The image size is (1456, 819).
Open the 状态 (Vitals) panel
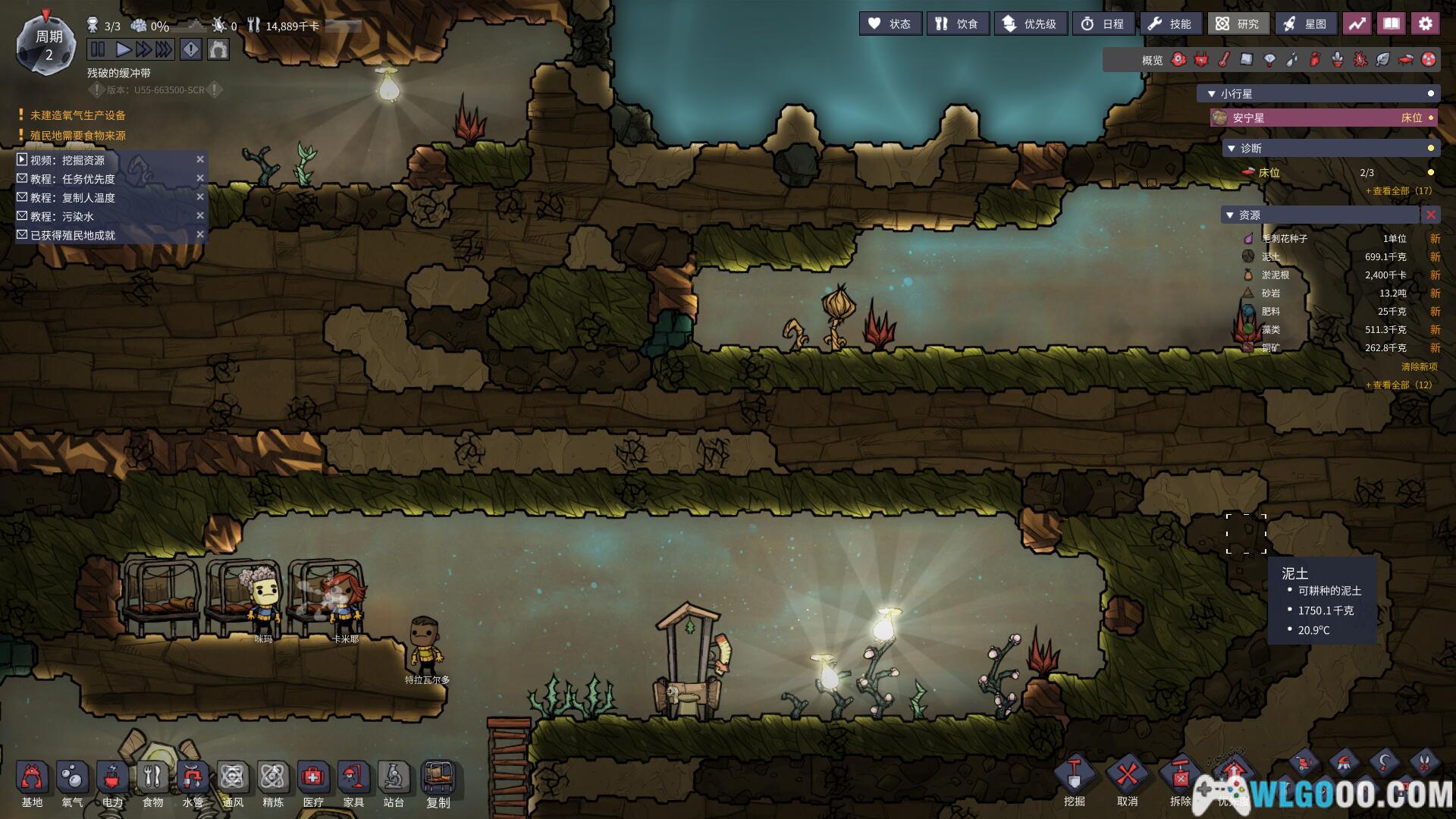890,24
